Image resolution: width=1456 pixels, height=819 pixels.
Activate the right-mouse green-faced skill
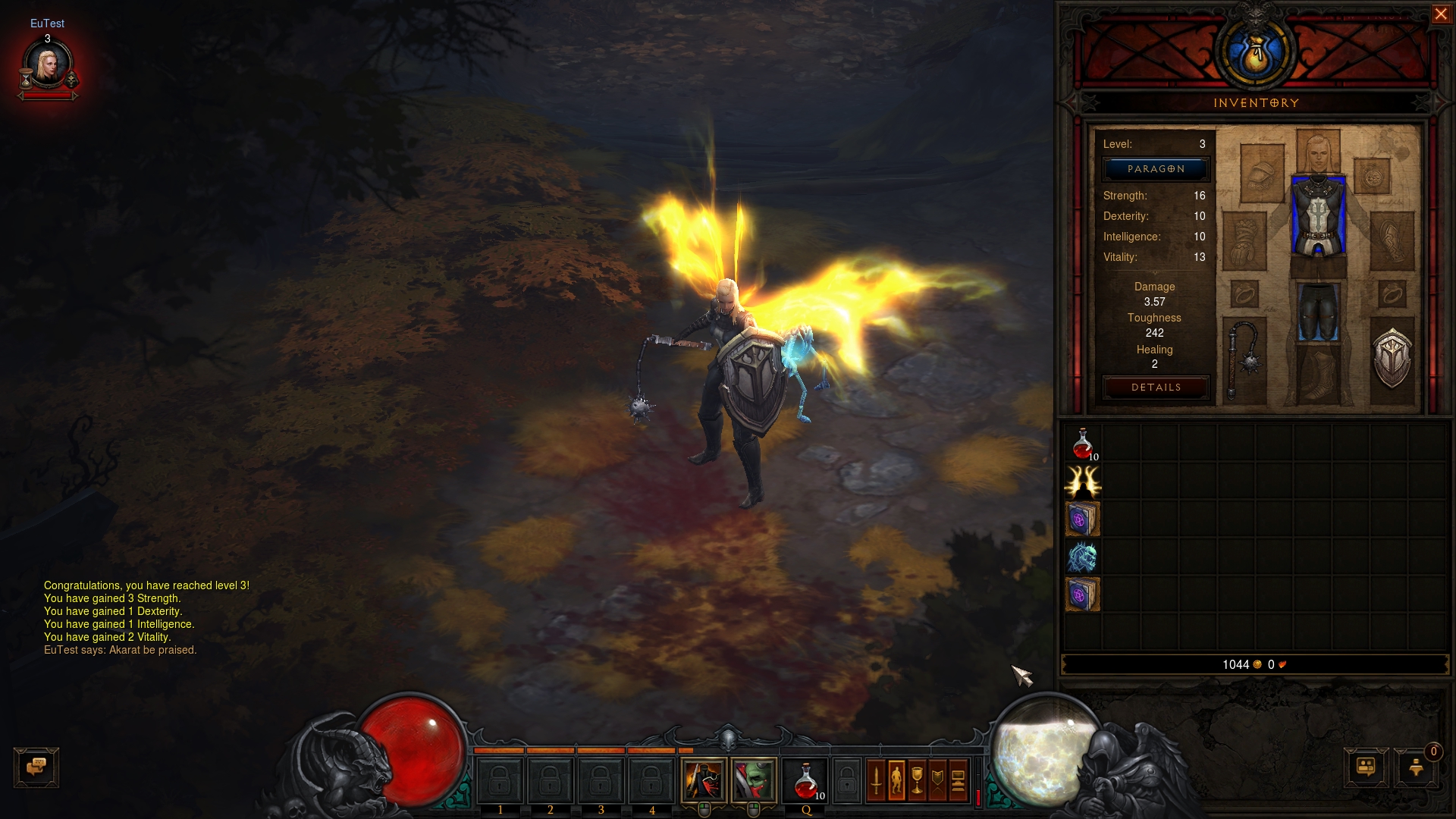click(x=754, y=780)
